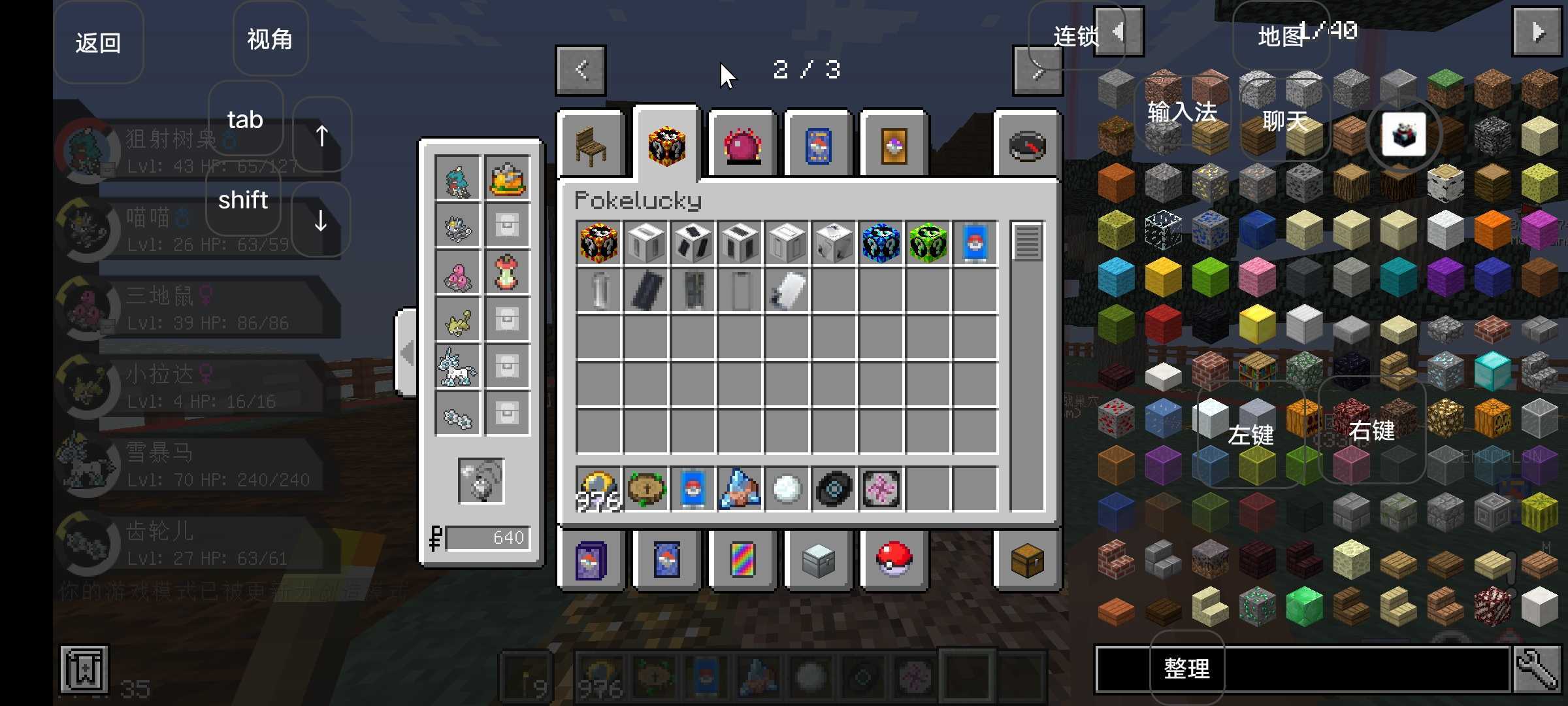The width and height of the screenshot is (1568, 706).
Task: Switch to the chair furniture creative tab
Action: (591, 144)
